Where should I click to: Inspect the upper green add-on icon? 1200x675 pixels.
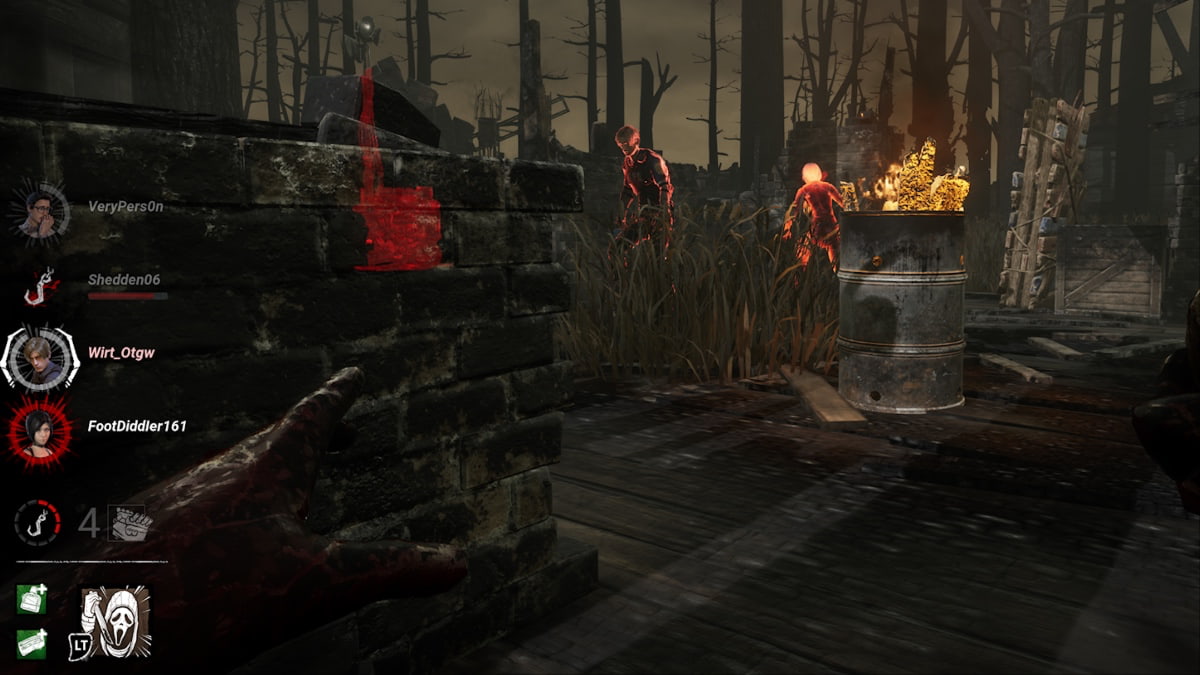(31, 599)
